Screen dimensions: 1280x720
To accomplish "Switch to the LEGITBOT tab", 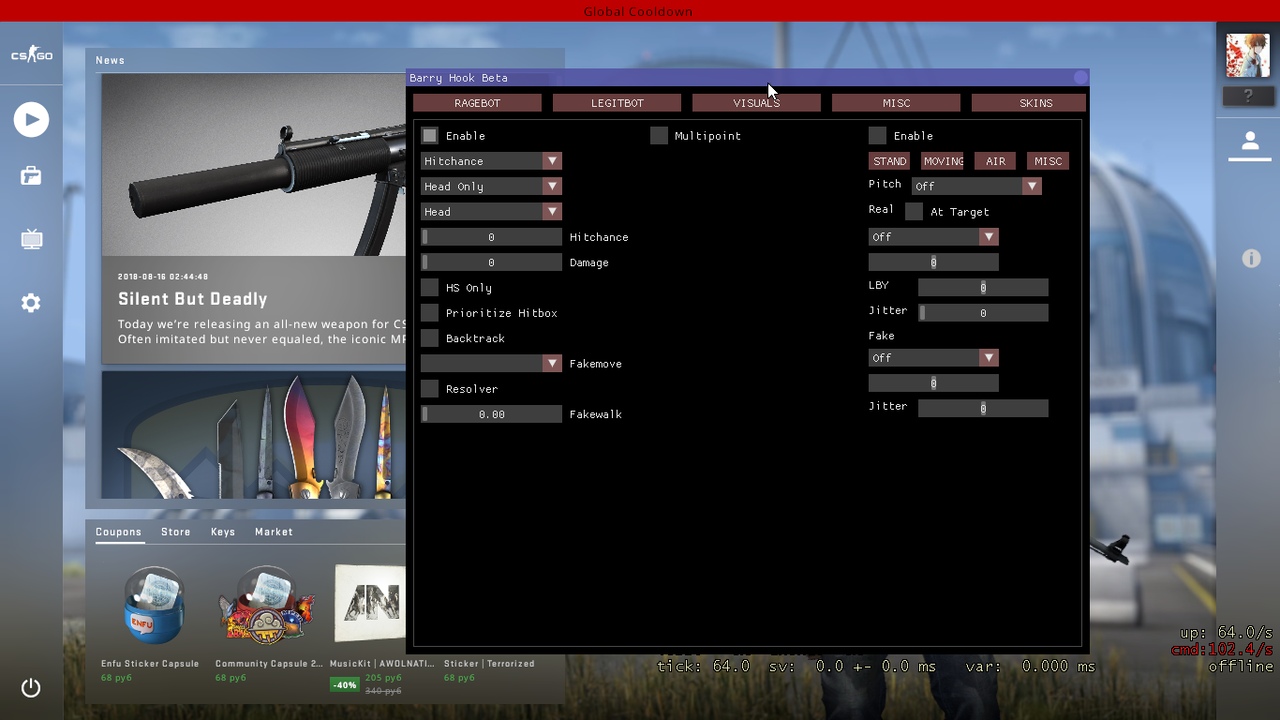I will click(x=617, y=103).
